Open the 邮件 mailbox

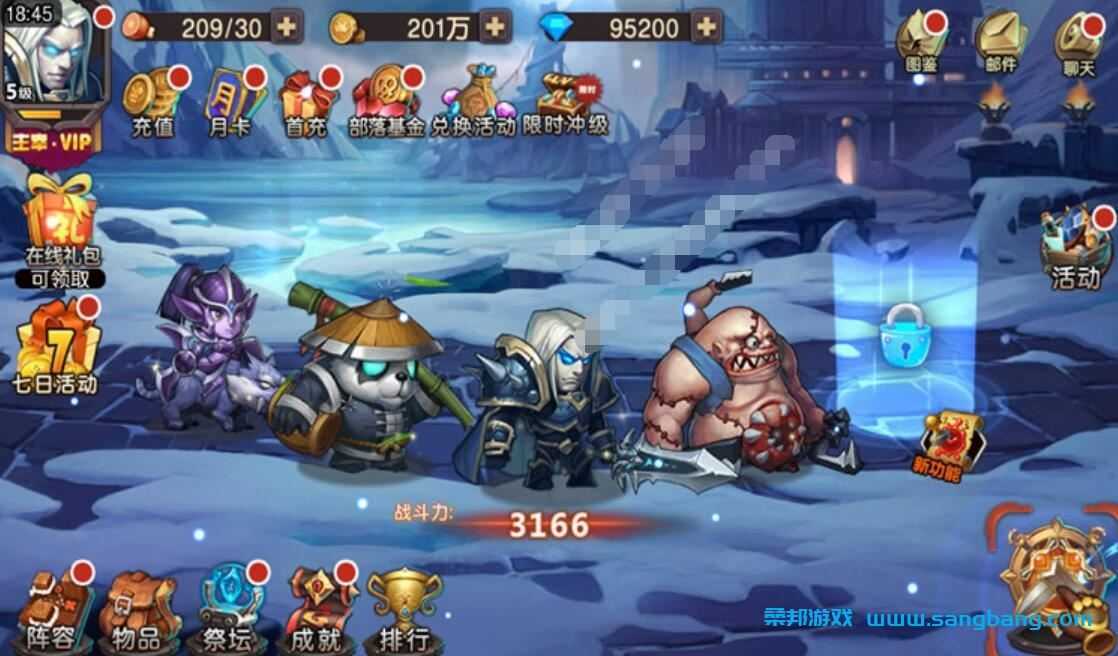[x=1001, y=45]
